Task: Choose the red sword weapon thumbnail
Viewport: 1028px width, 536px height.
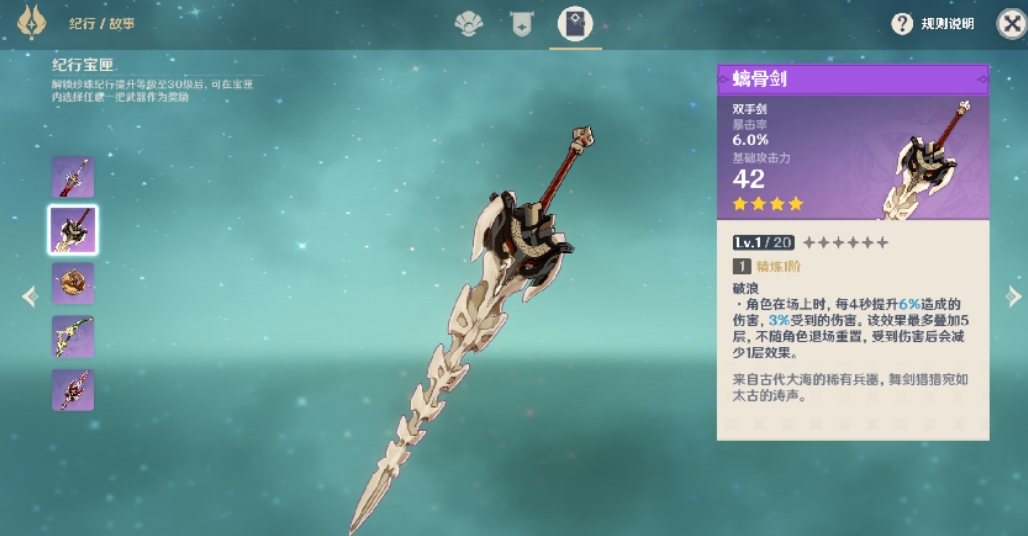Action: 73,177
